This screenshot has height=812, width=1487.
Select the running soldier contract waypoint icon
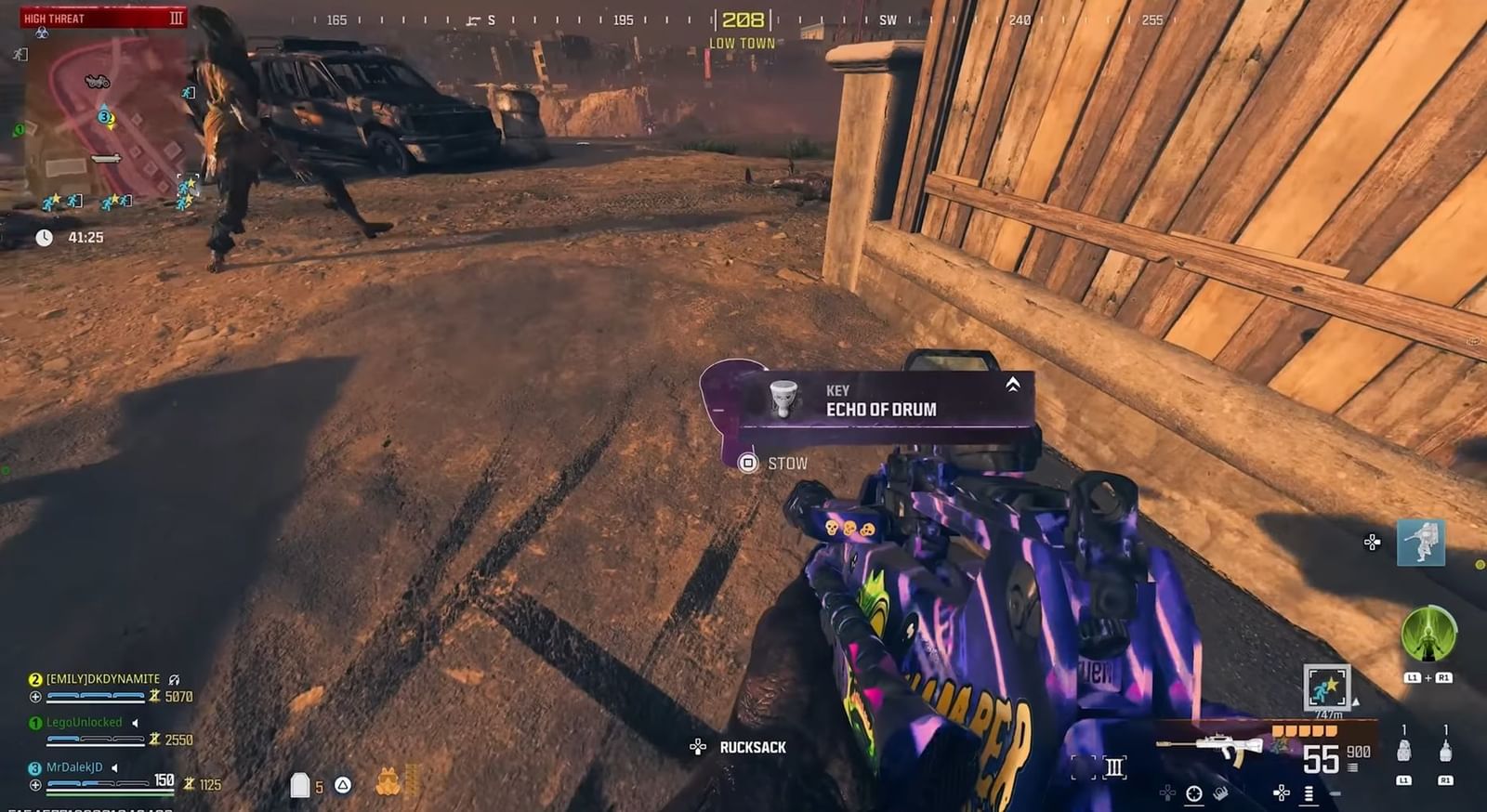(x=1326, y=686)
